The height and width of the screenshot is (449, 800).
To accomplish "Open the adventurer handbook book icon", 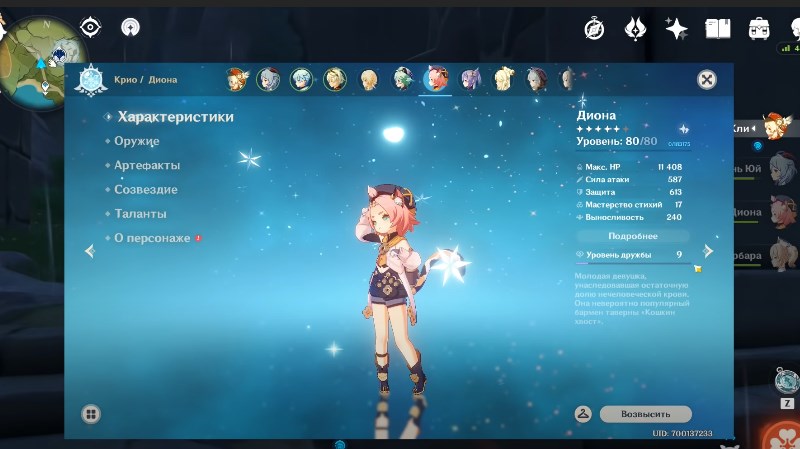I will tap(718, 28).
